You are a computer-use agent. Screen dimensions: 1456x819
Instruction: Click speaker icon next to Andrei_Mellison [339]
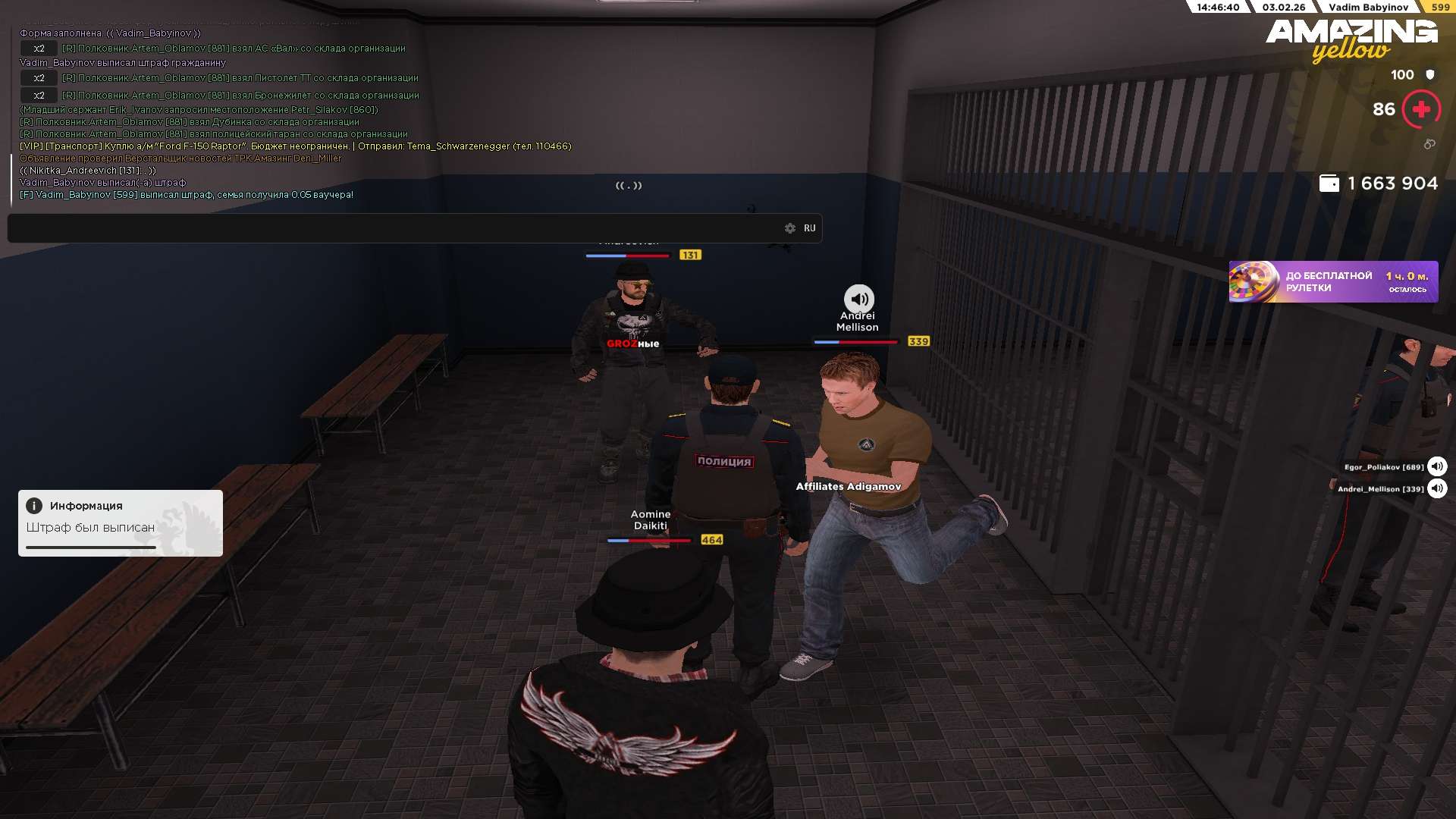tap(1437, 488)
